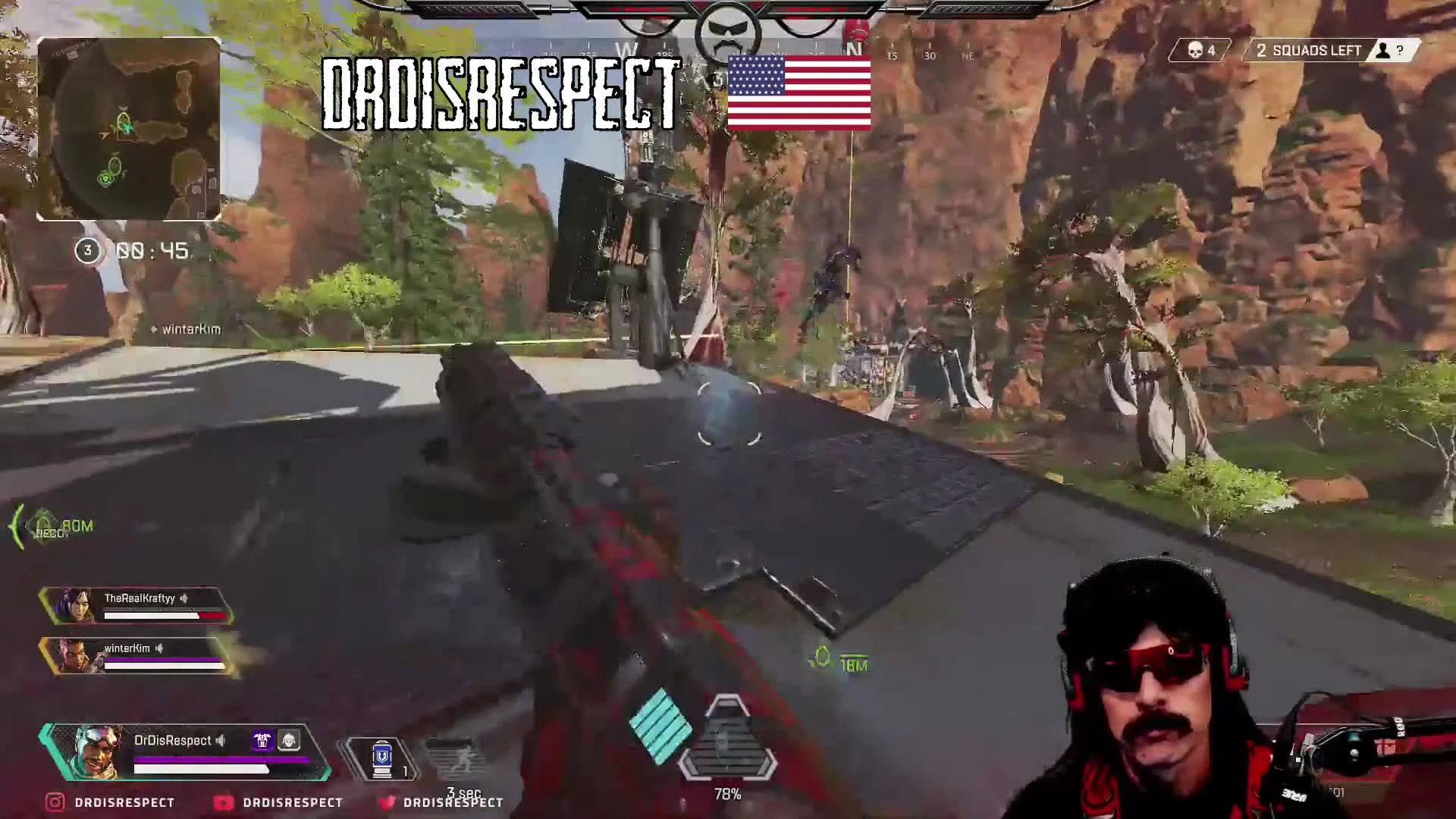1456x819 pixels.
Task: Click DrDisRespect's purple body shield icon
Action: tap(262, 739)
